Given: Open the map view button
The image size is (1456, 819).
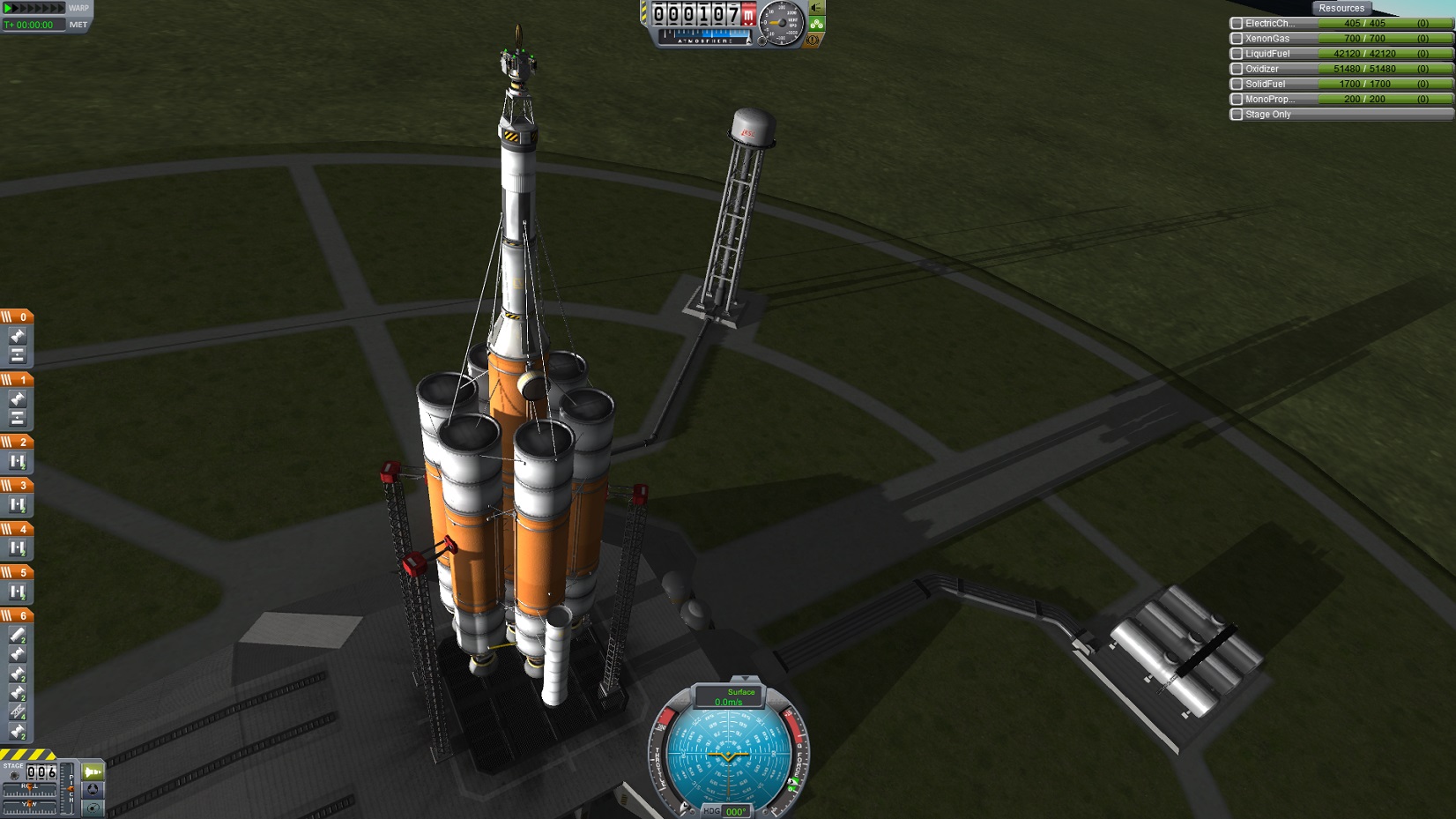Looking at the screenshot, I should coord(93,808).
